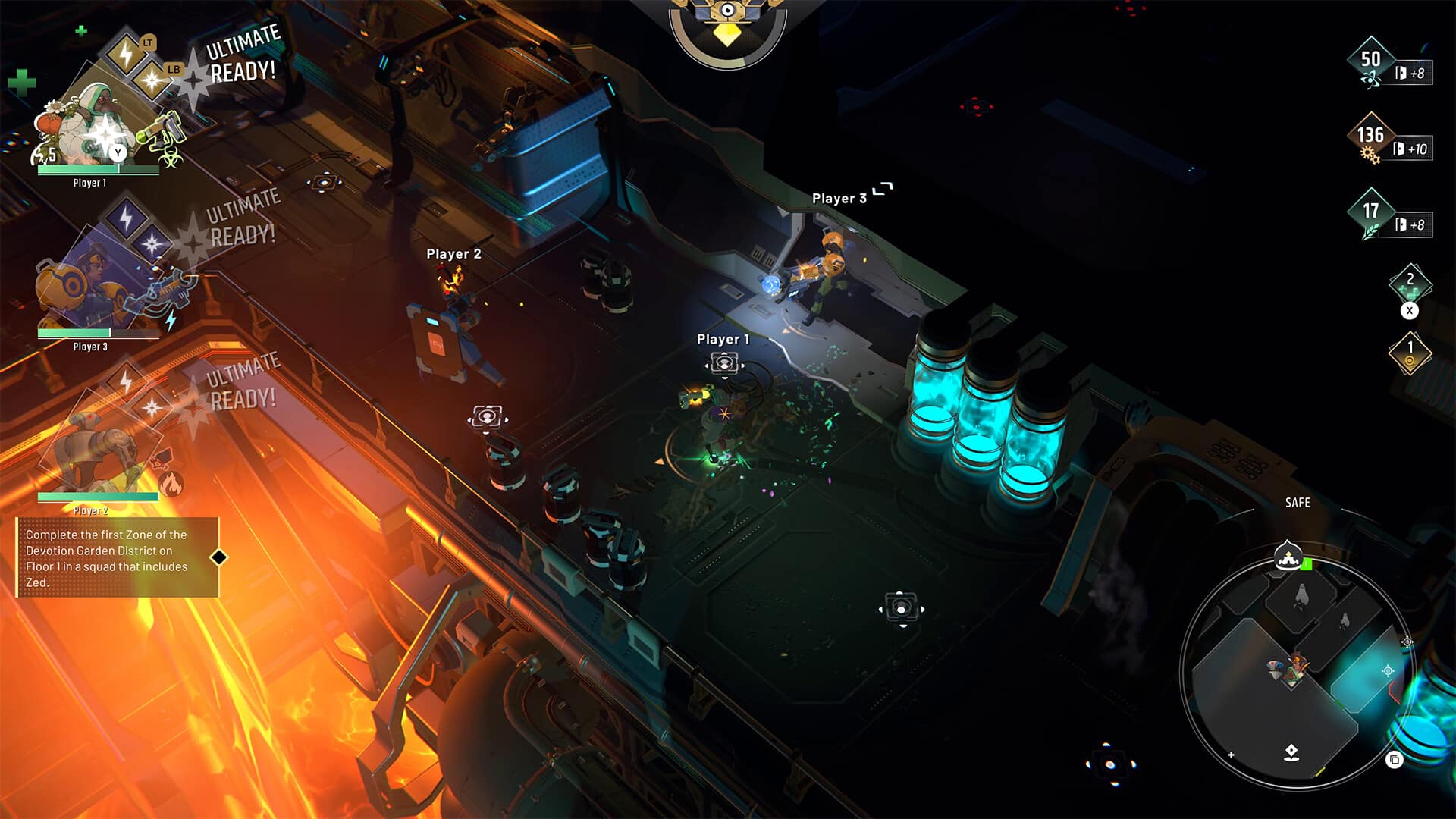1456x819 pixels.
Task: Click the crystal marker atop the minimap
Action: tap(1288, 558)
